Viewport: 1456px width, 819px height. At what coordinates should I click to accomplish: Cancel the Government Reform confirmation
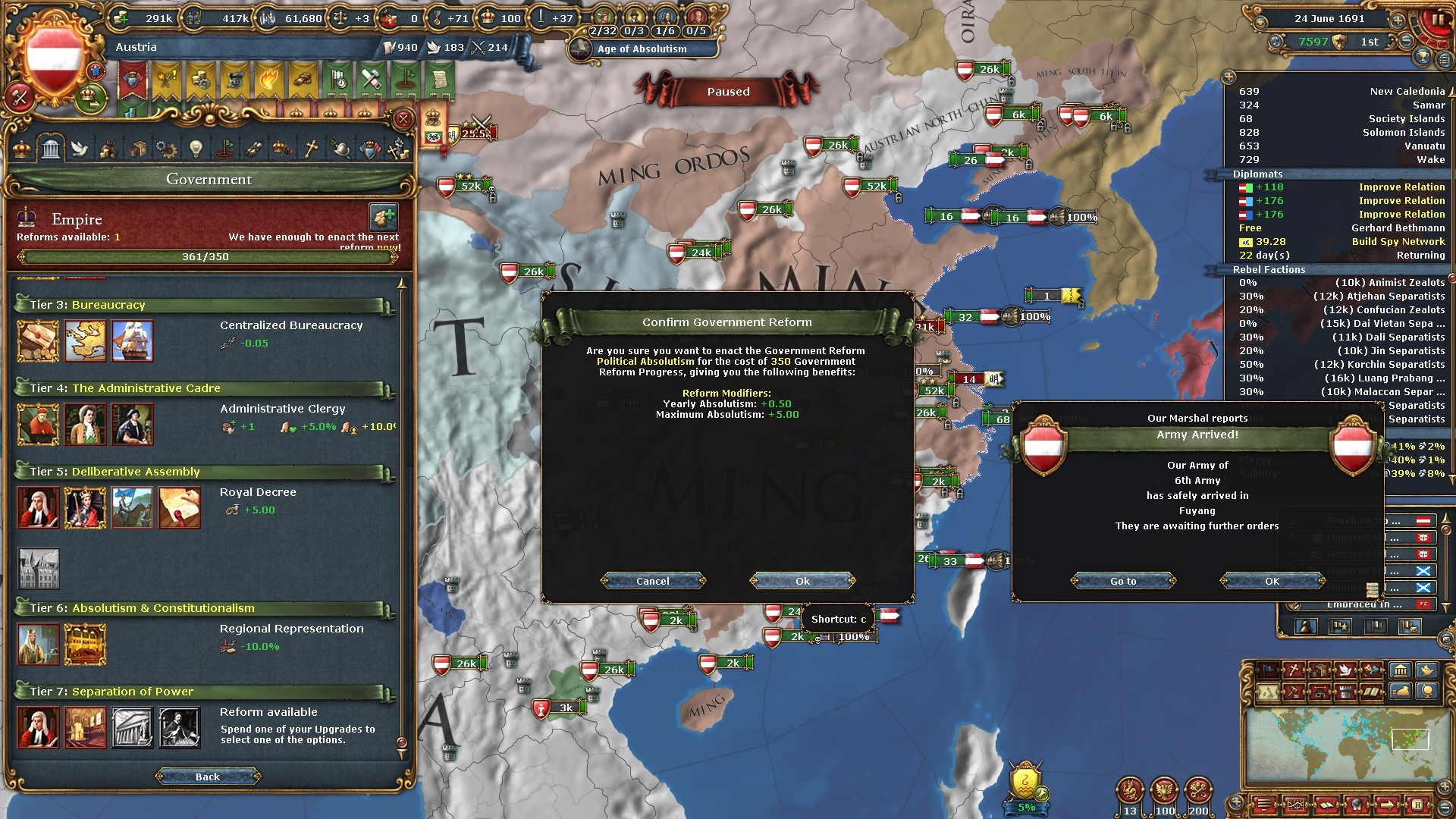[x=652, y=581]
